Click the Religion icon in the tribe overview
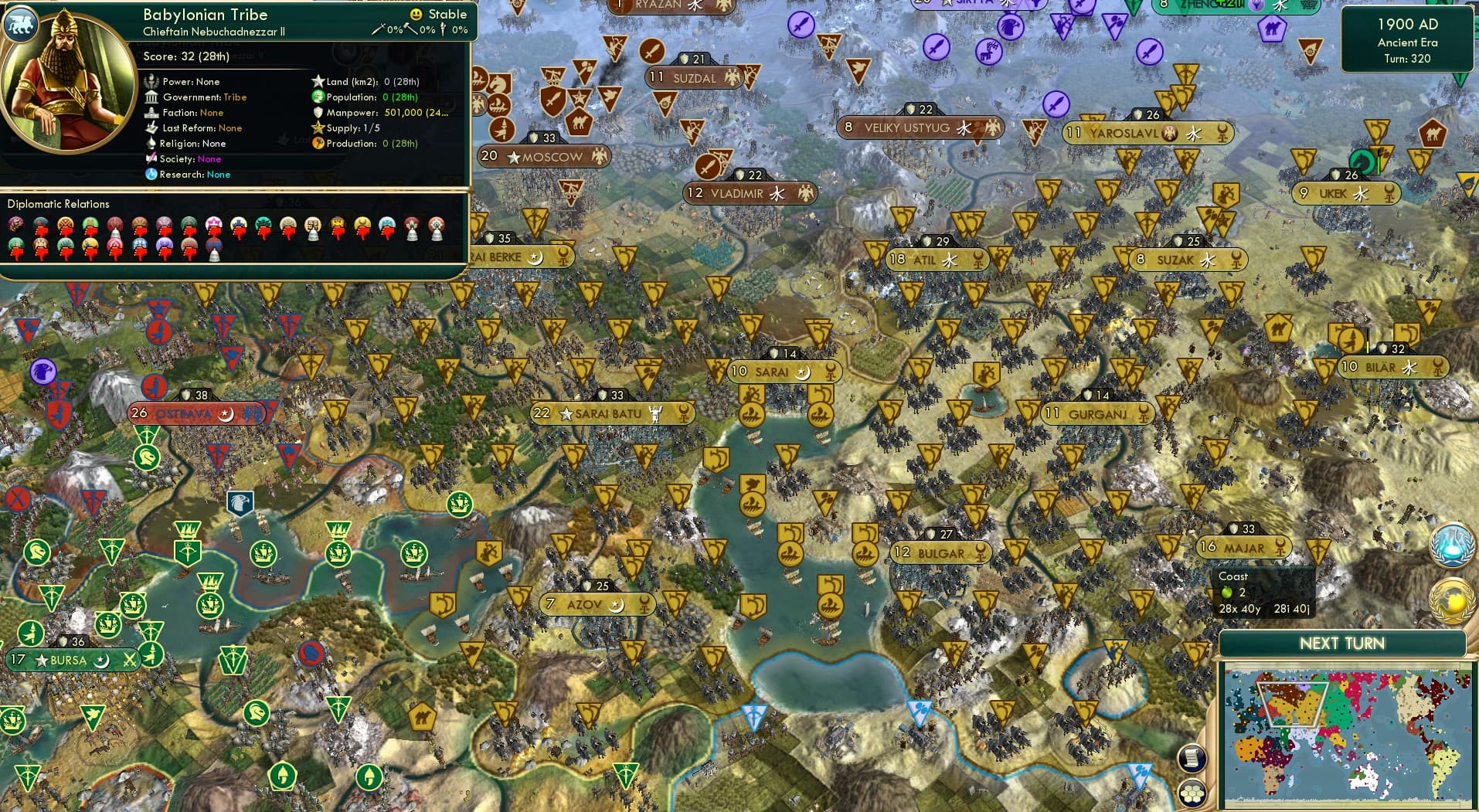 151,144
